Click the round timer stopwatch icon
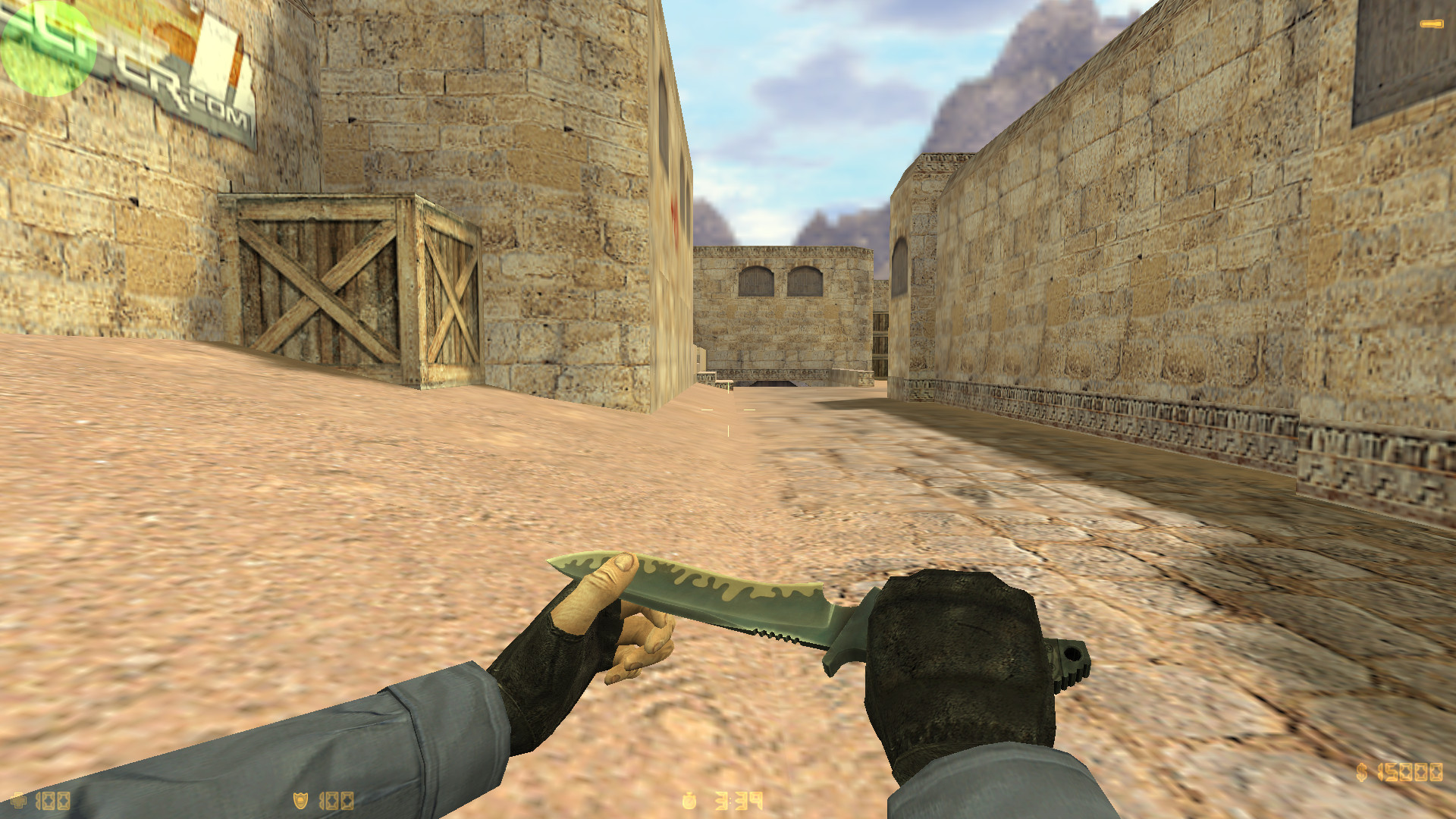 pyautogui.click(x=688, y=801)
